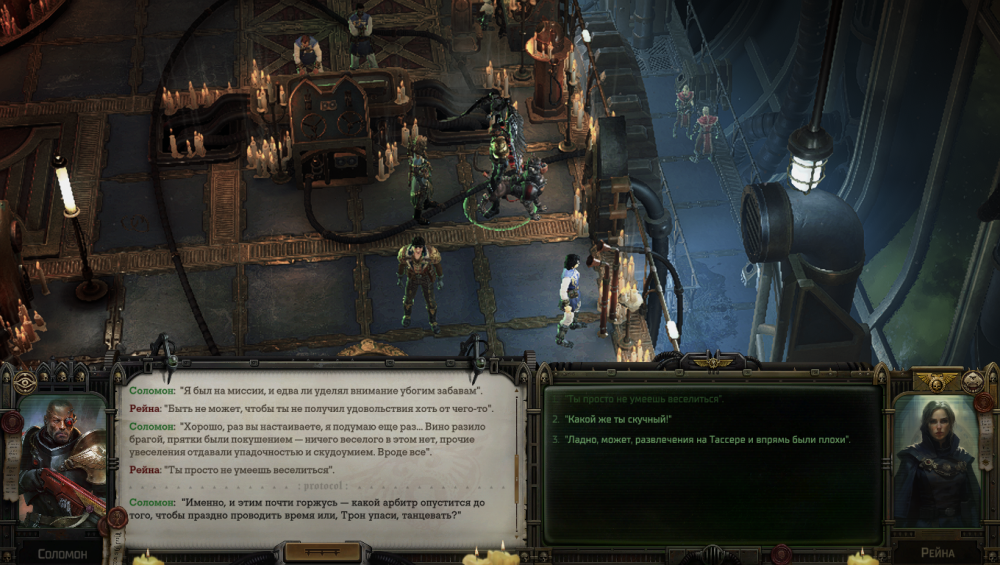
Task: Click the red wax seal below reply panel
Action: (x=781, y=552)
